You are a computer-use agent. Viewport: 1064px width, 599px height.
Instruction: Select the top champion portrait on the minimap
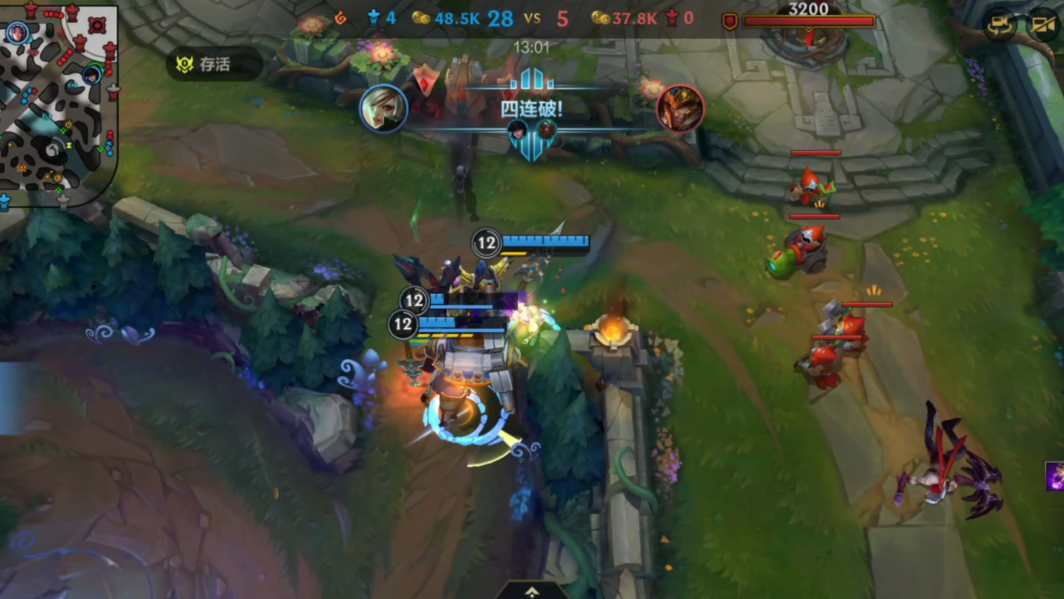pyautogui.click(x=18, y=33)
